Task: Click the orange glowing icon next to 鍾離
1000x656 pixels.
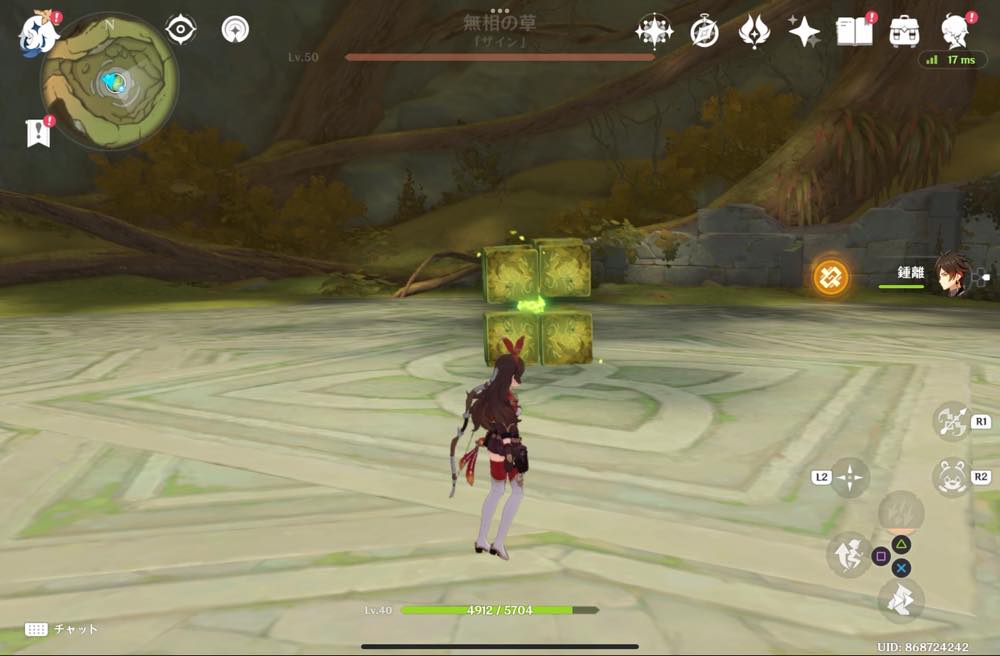Action: click(x=830, y=276)
